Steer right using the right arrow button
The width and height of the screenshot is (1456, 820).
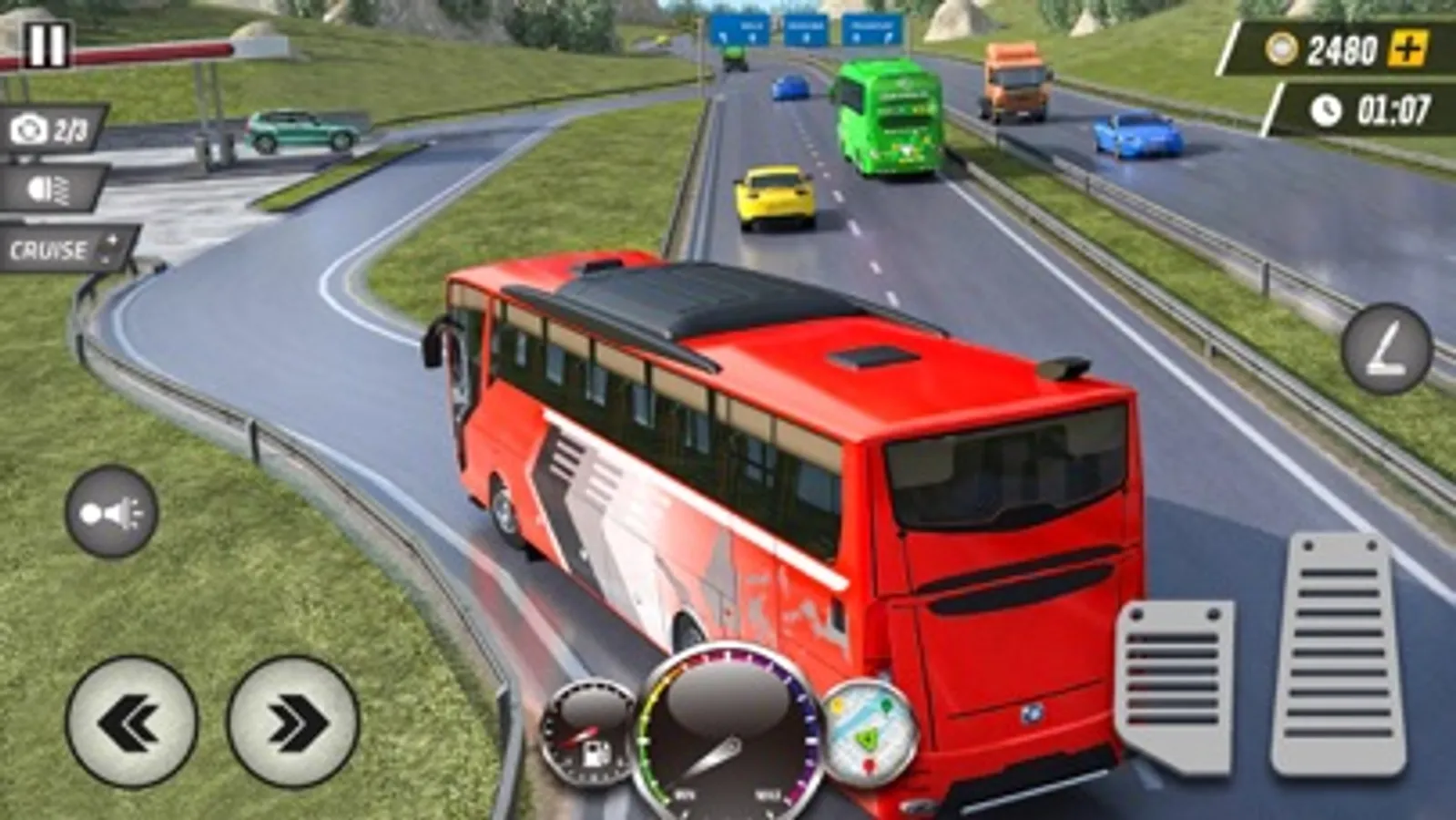coord(294,718)
